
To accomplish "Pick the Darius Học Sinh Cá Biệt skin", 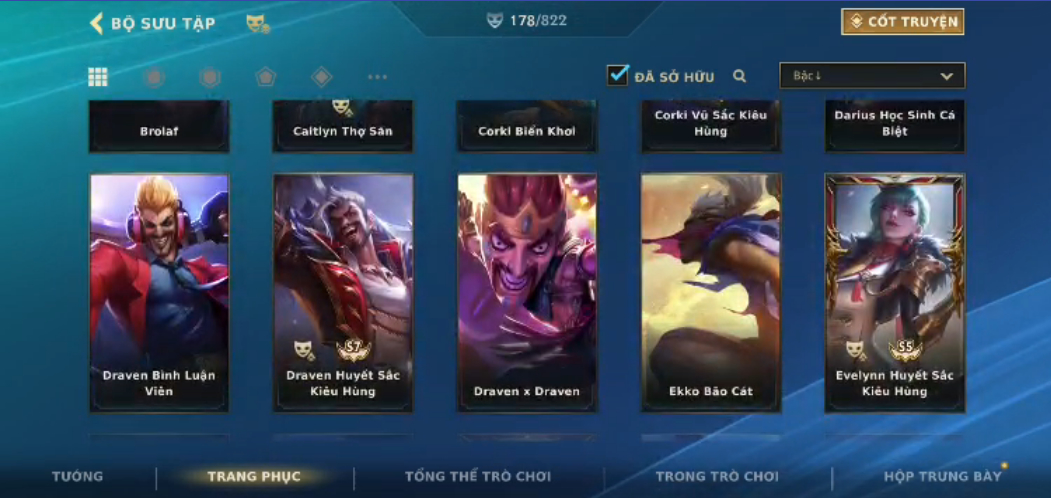I will (895, 127).
